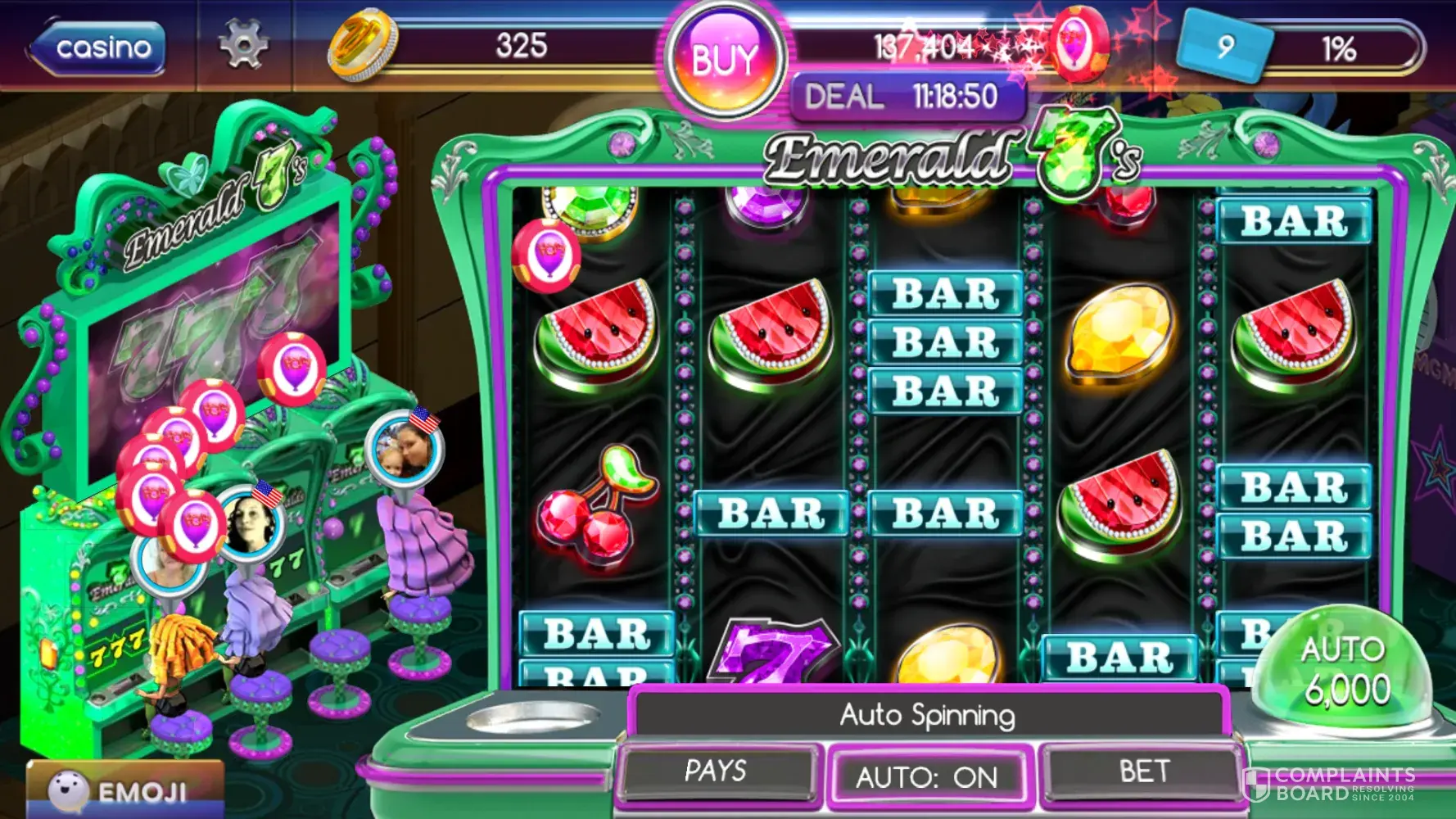
Task: Show the PAYS table
Action: point(717,771)
